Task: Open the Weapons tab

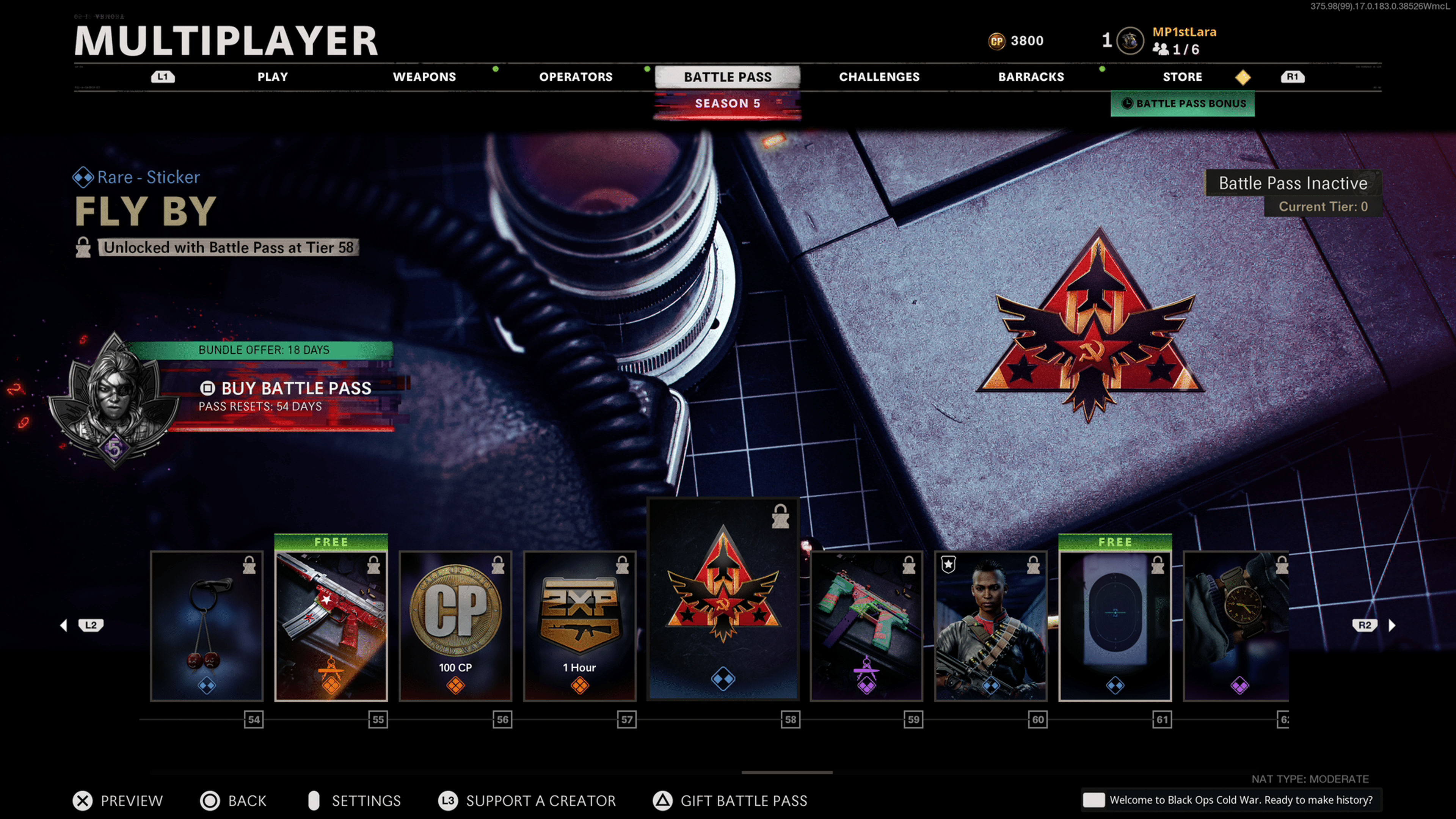Action: coord(424,77)
